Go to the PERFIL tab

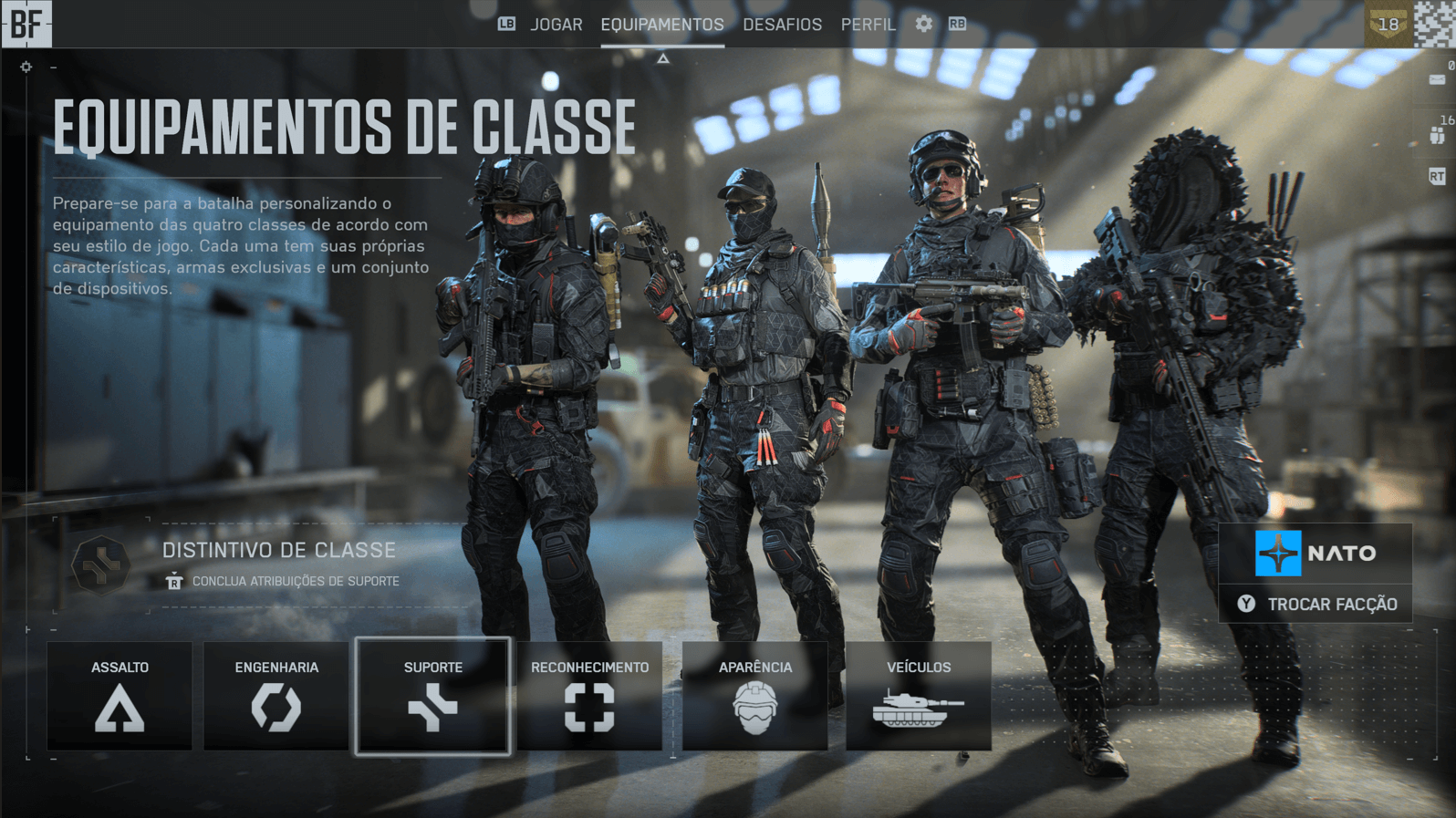(868, 25)
